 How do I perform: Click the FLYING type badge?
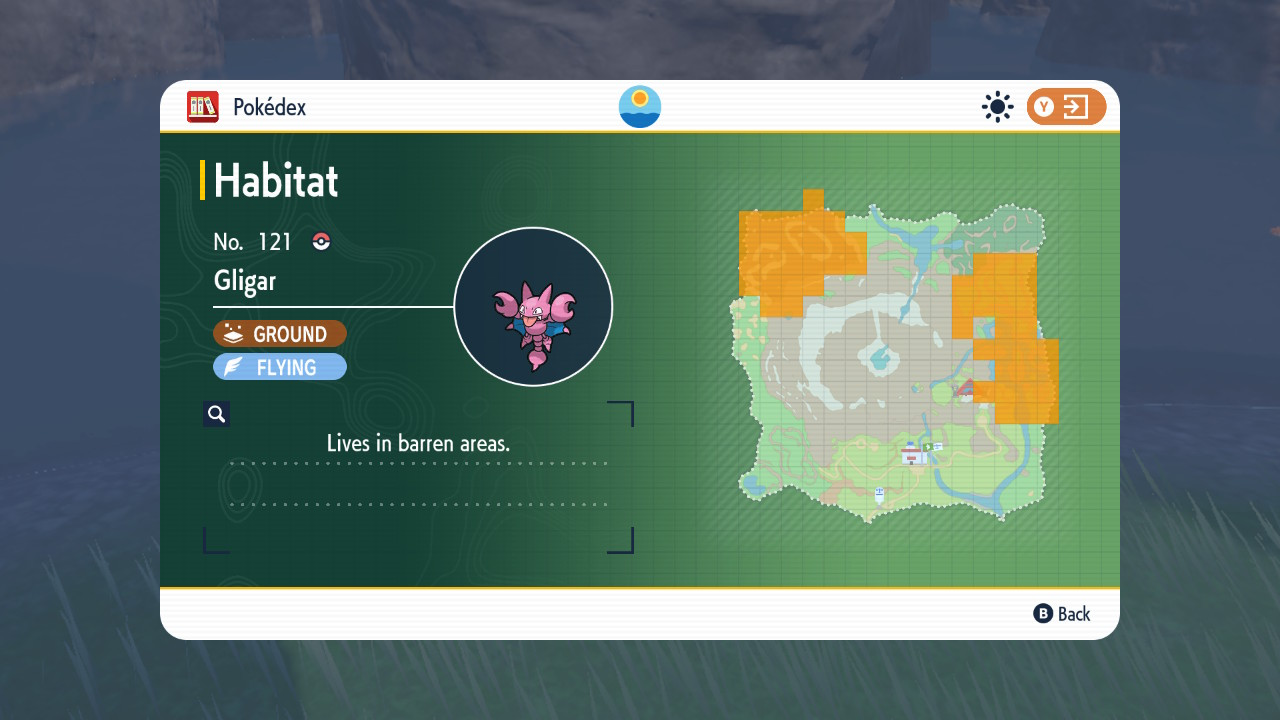(280, 367)
